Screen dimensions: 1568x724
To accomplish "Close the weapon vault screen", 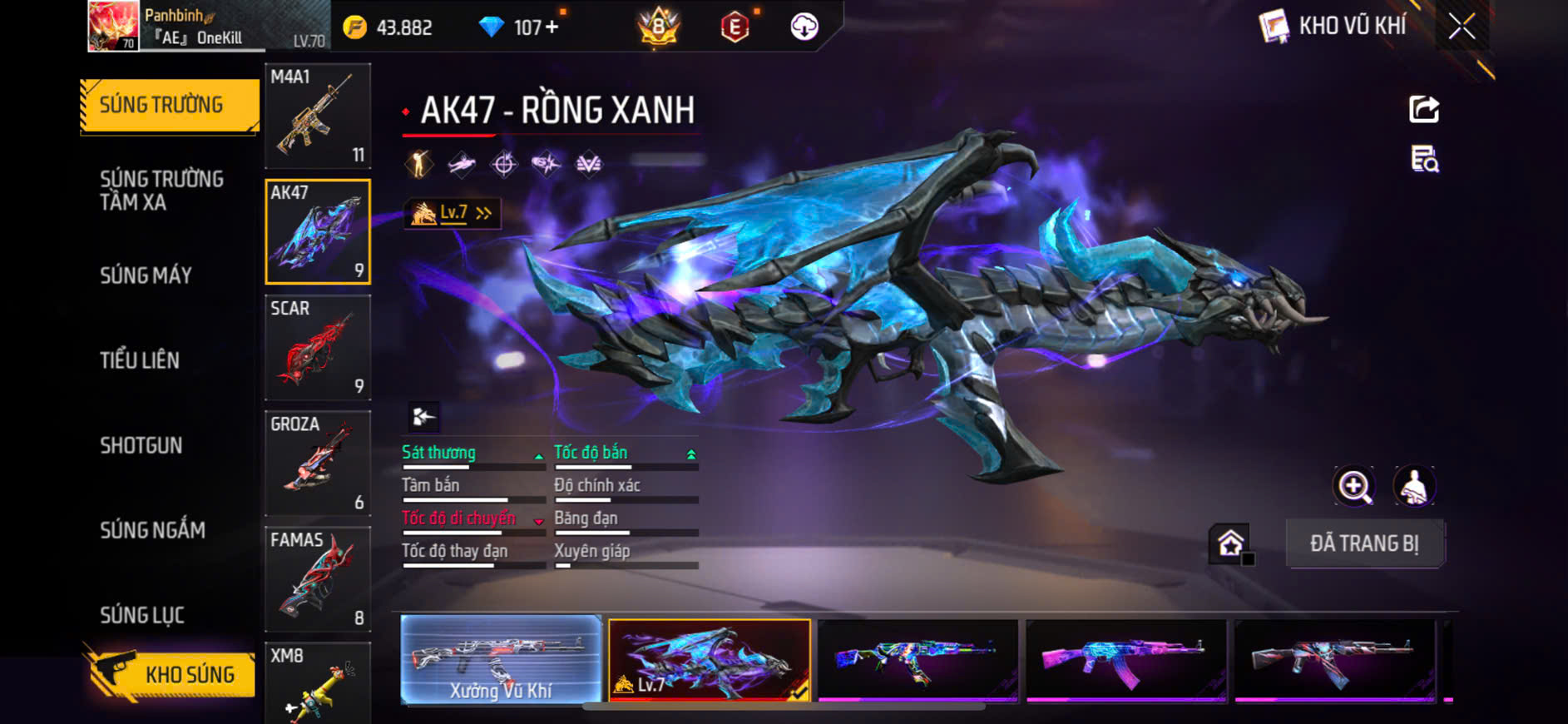I will pos(1462,27).
